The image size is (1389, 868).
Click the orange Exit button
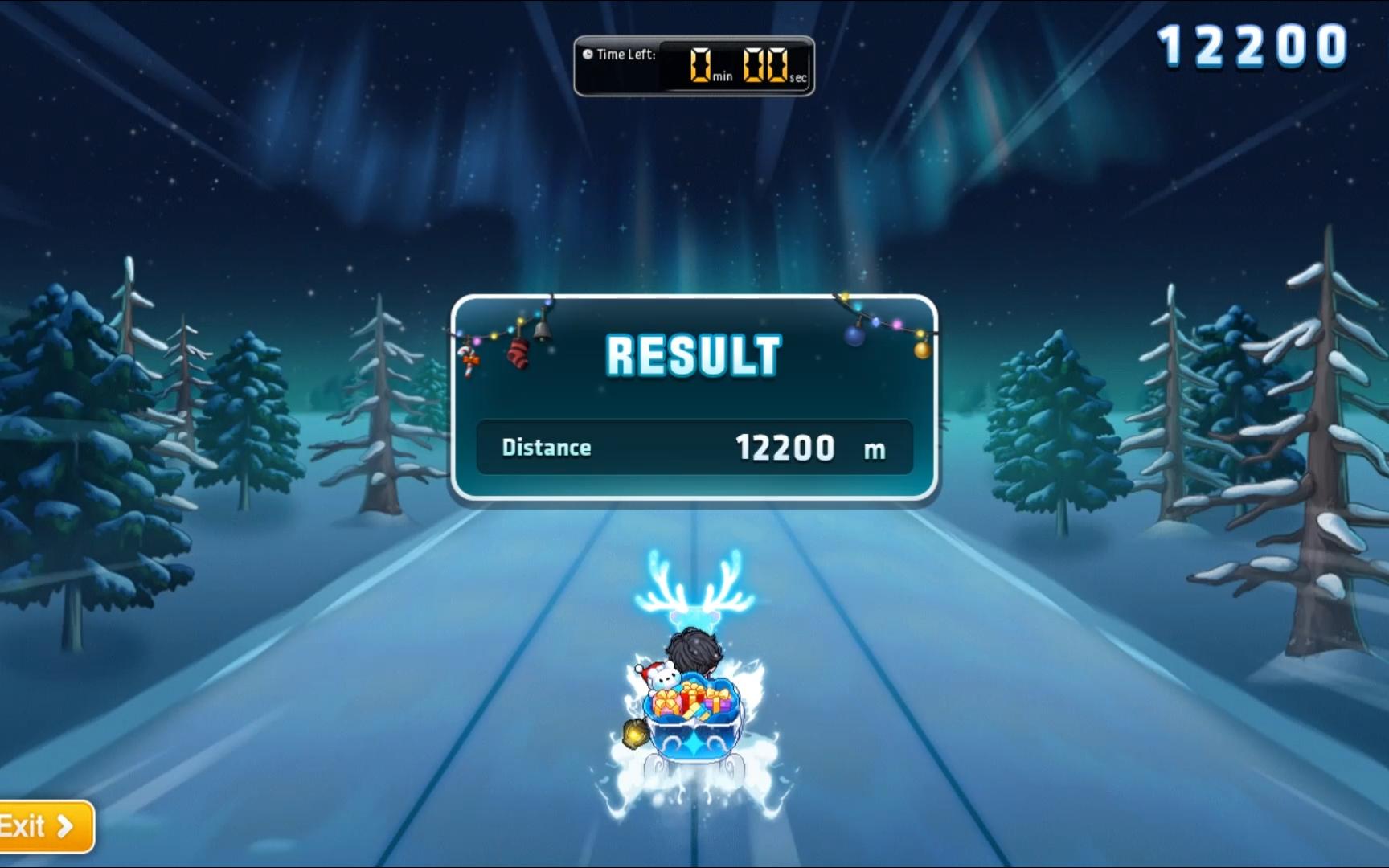pyautogui.click(x=42, y=826)
